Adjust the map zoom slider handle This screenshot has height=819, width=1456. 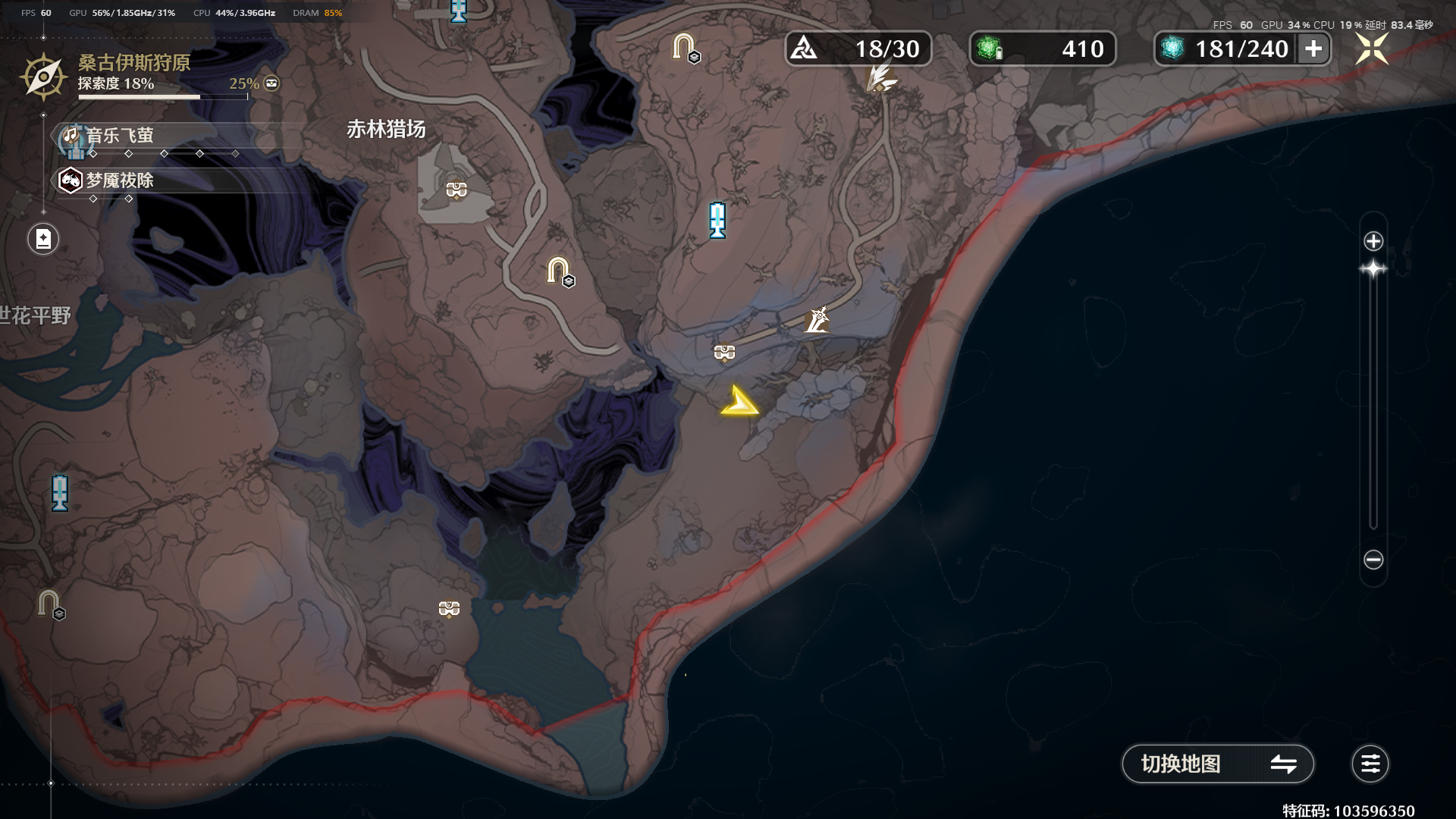(1373, 269)
